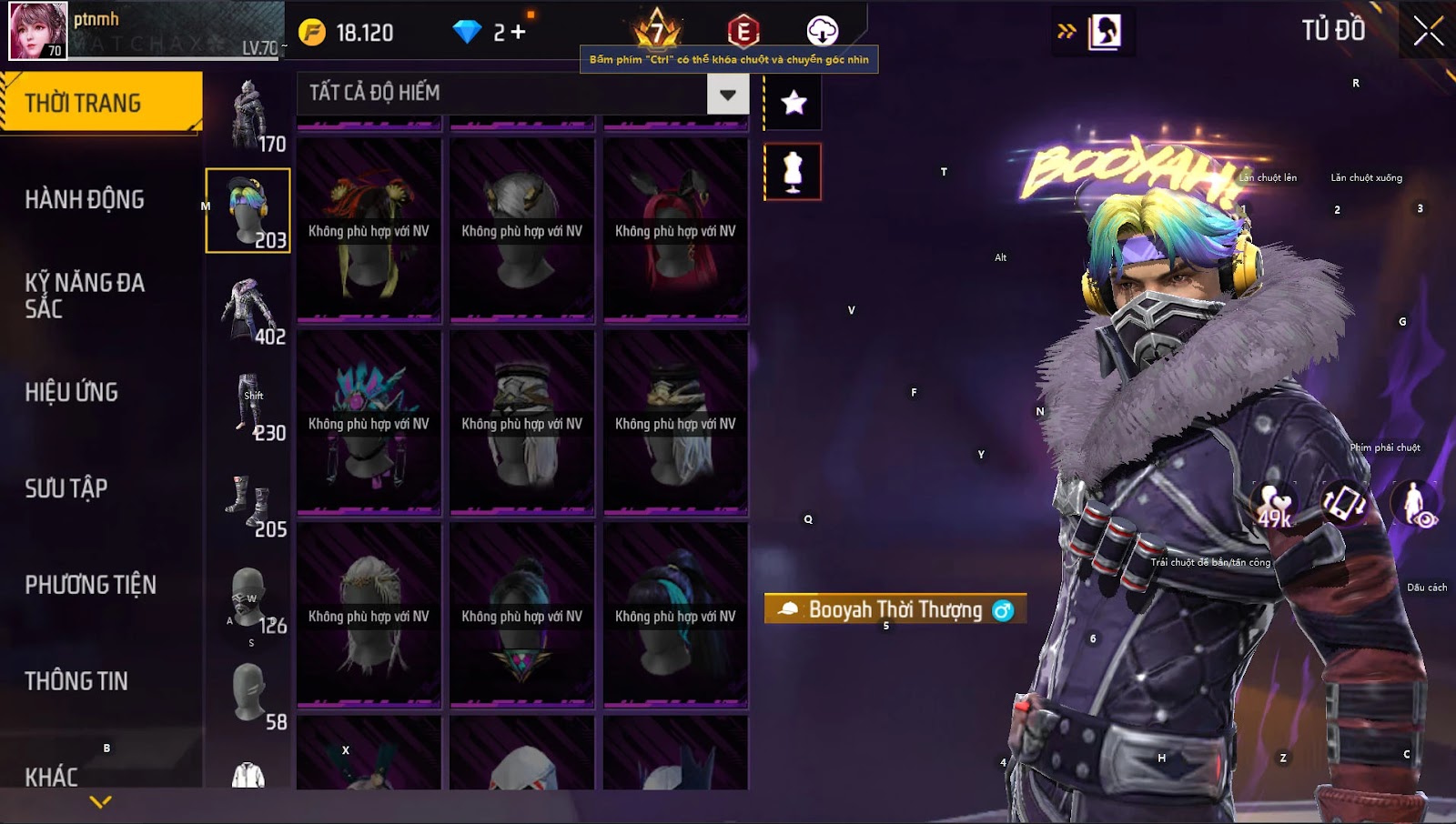Viewport: 1456px width, 824px height.
Task: Select the KỸ NĂNG ĐA SẮC tab
Action: pos(85,296)
